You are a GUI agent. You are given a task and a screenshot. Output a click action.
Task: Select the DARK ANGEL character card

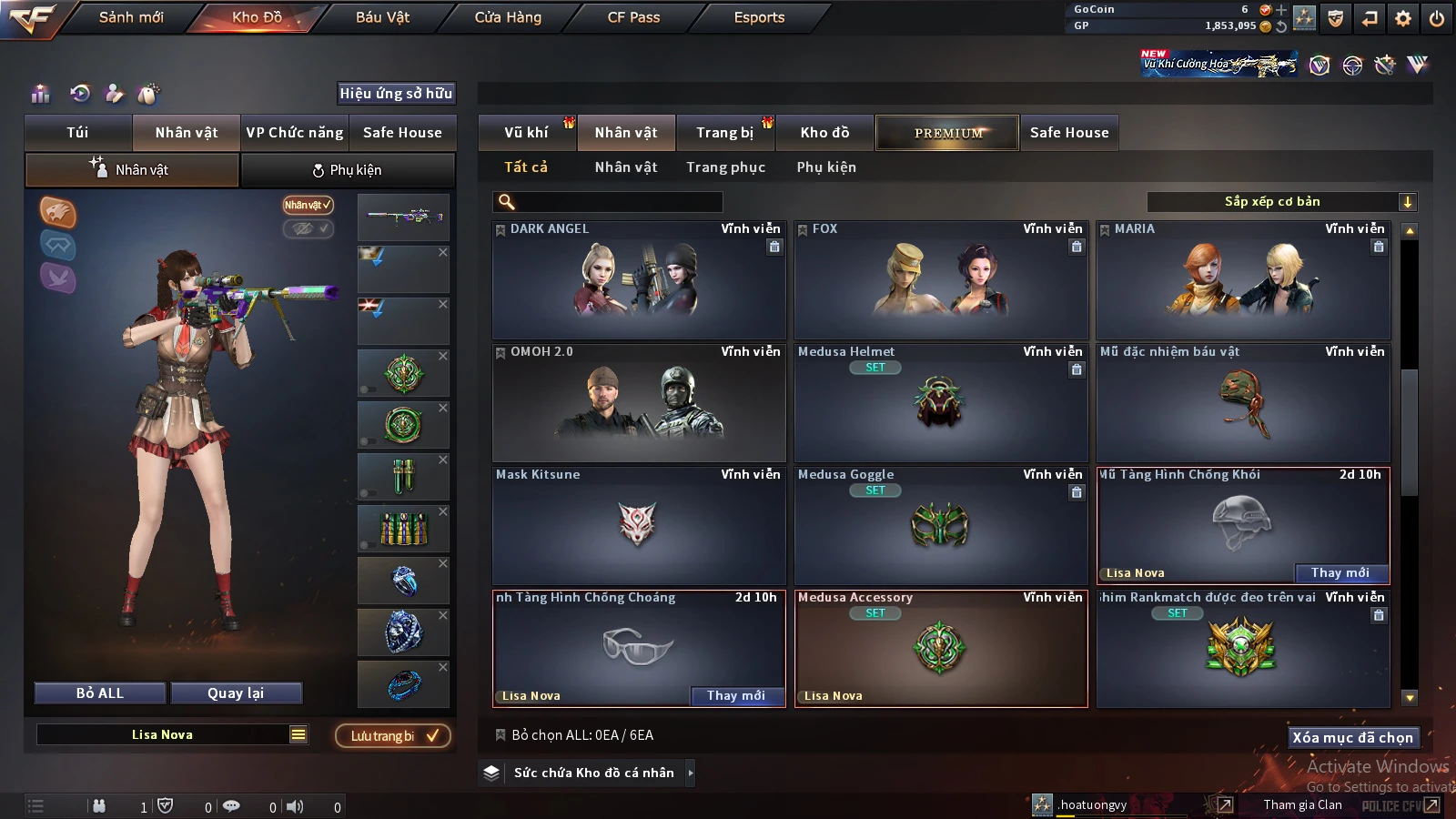tap(638, 280)
